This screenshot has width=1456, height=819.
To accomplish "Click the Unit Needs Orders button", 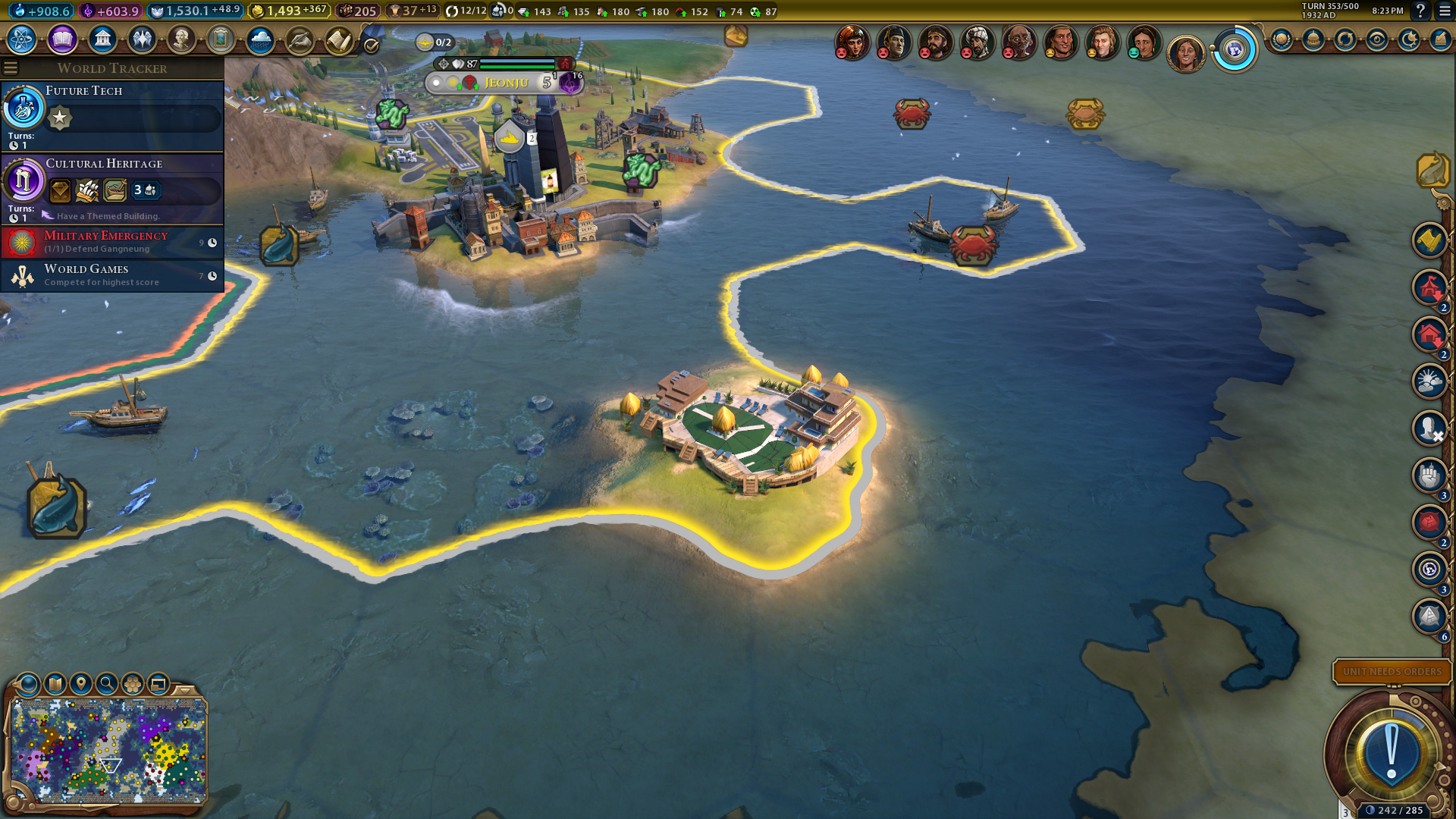I will [x=1392, y=671].
